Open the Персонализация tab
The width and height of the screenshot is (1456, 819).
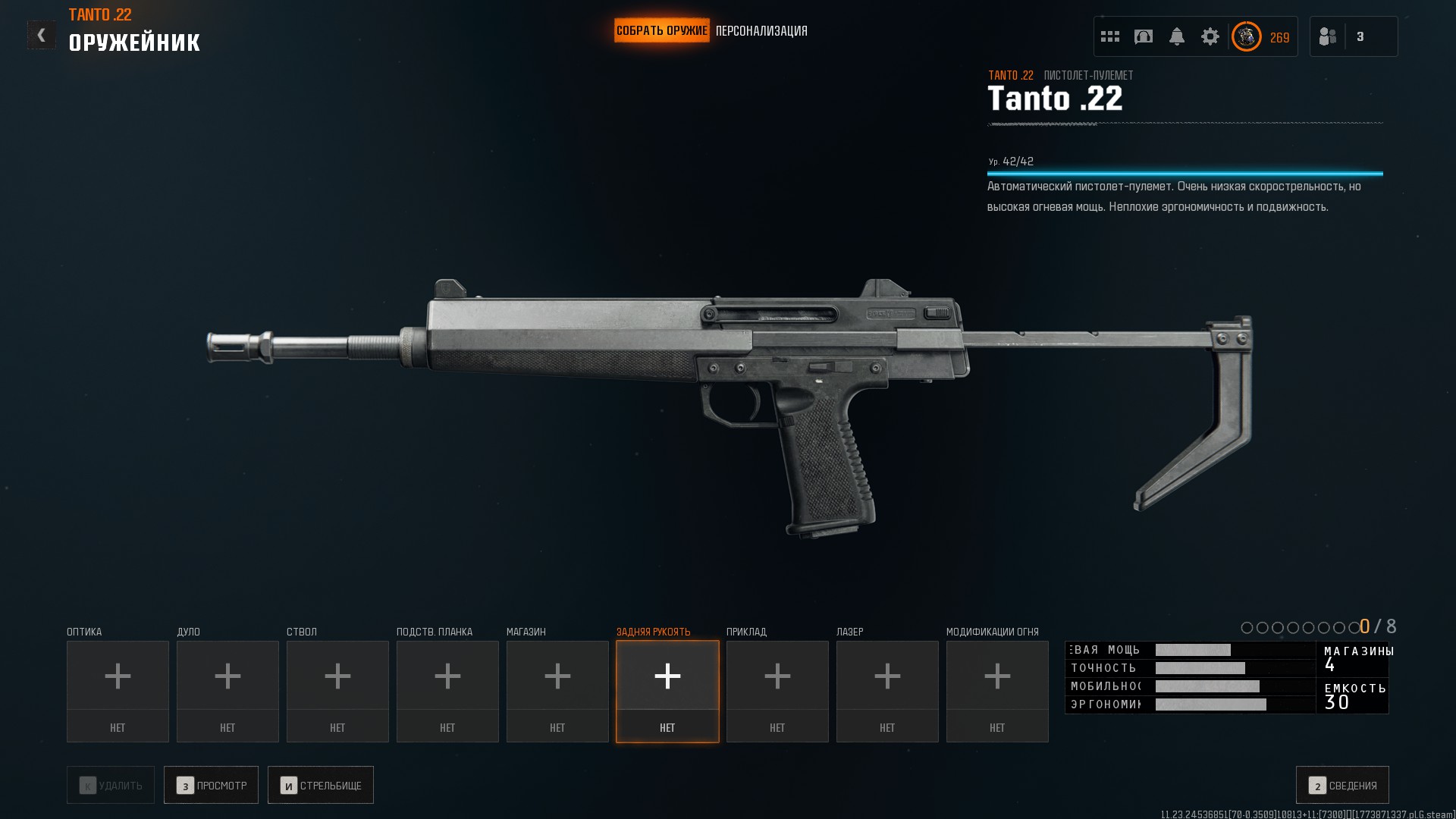(761, 31)
